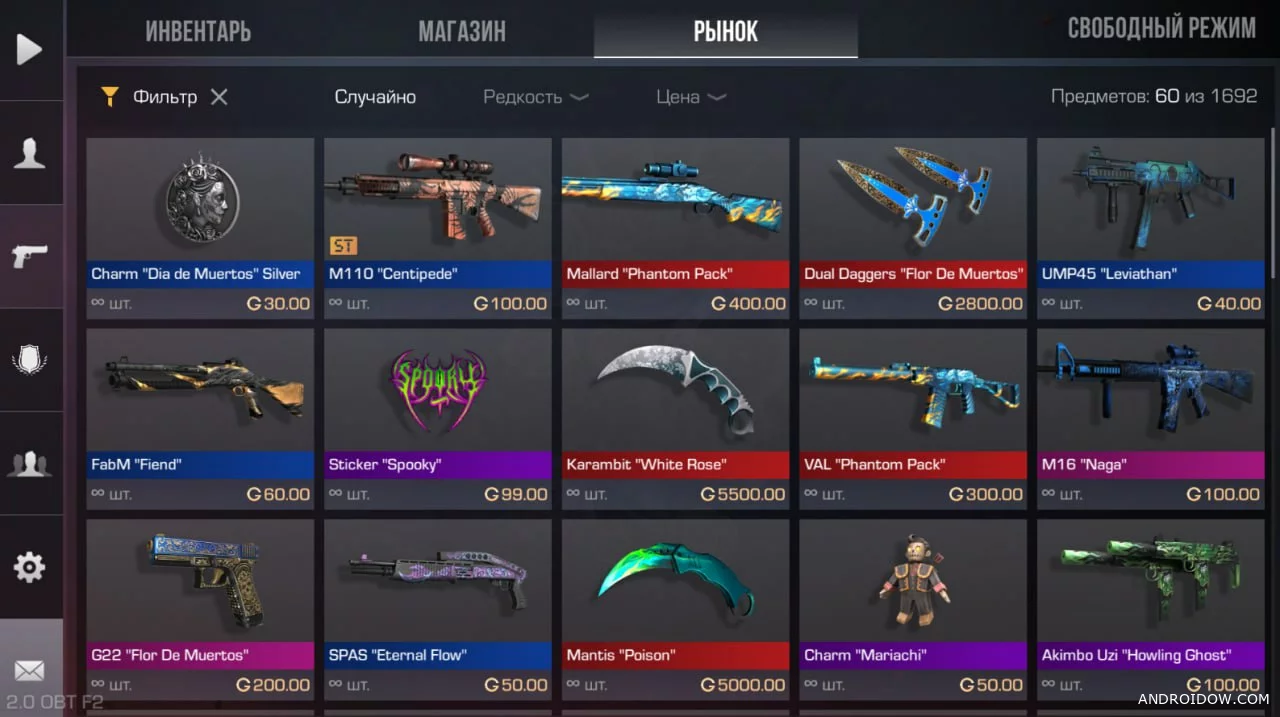The image size is (1280, 717).
Task: Open the Цена sort dropdown
Action: (690, 97)
